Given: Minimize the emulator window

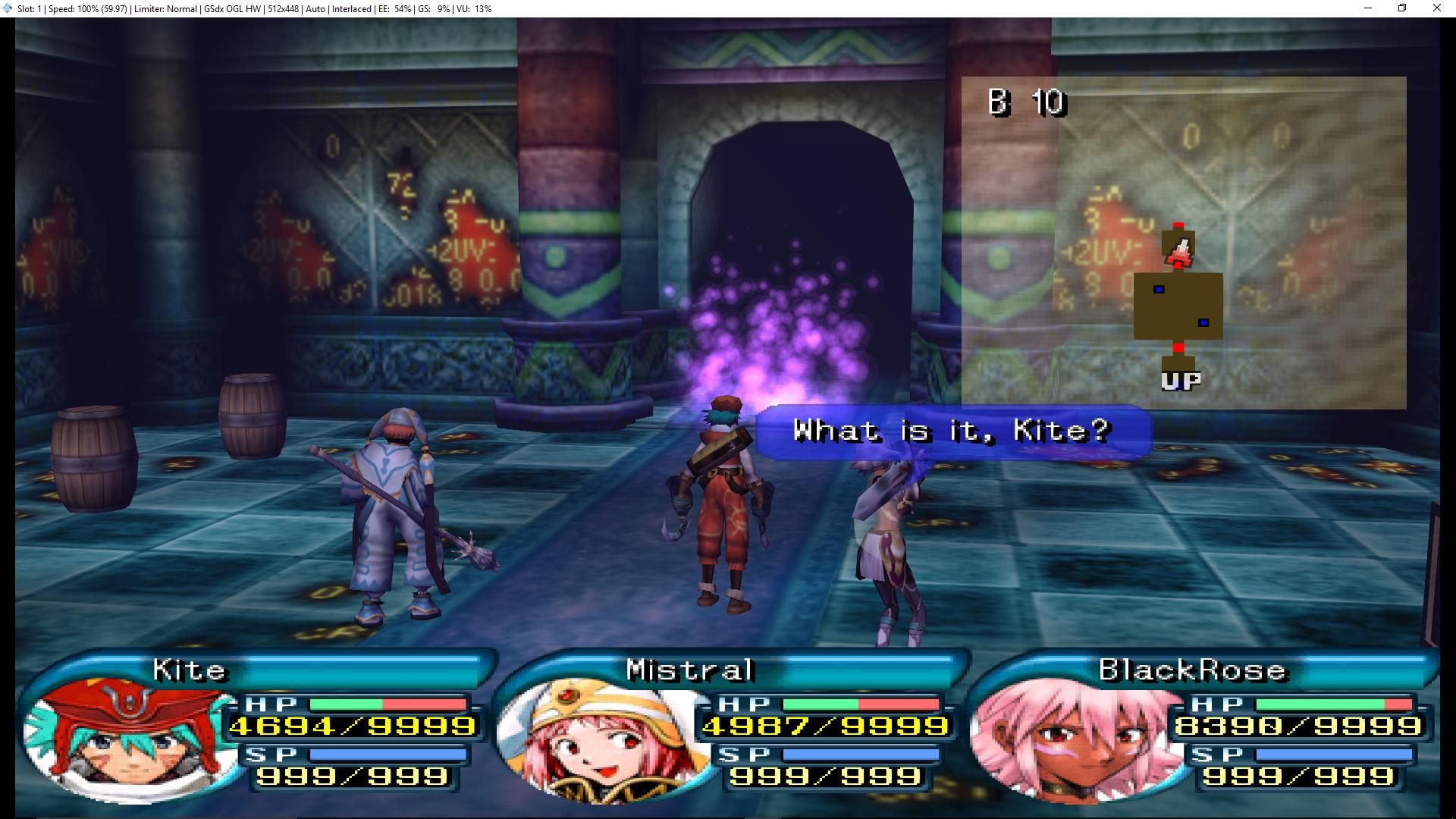Looking at the screenshot, I should [1368, 8].
